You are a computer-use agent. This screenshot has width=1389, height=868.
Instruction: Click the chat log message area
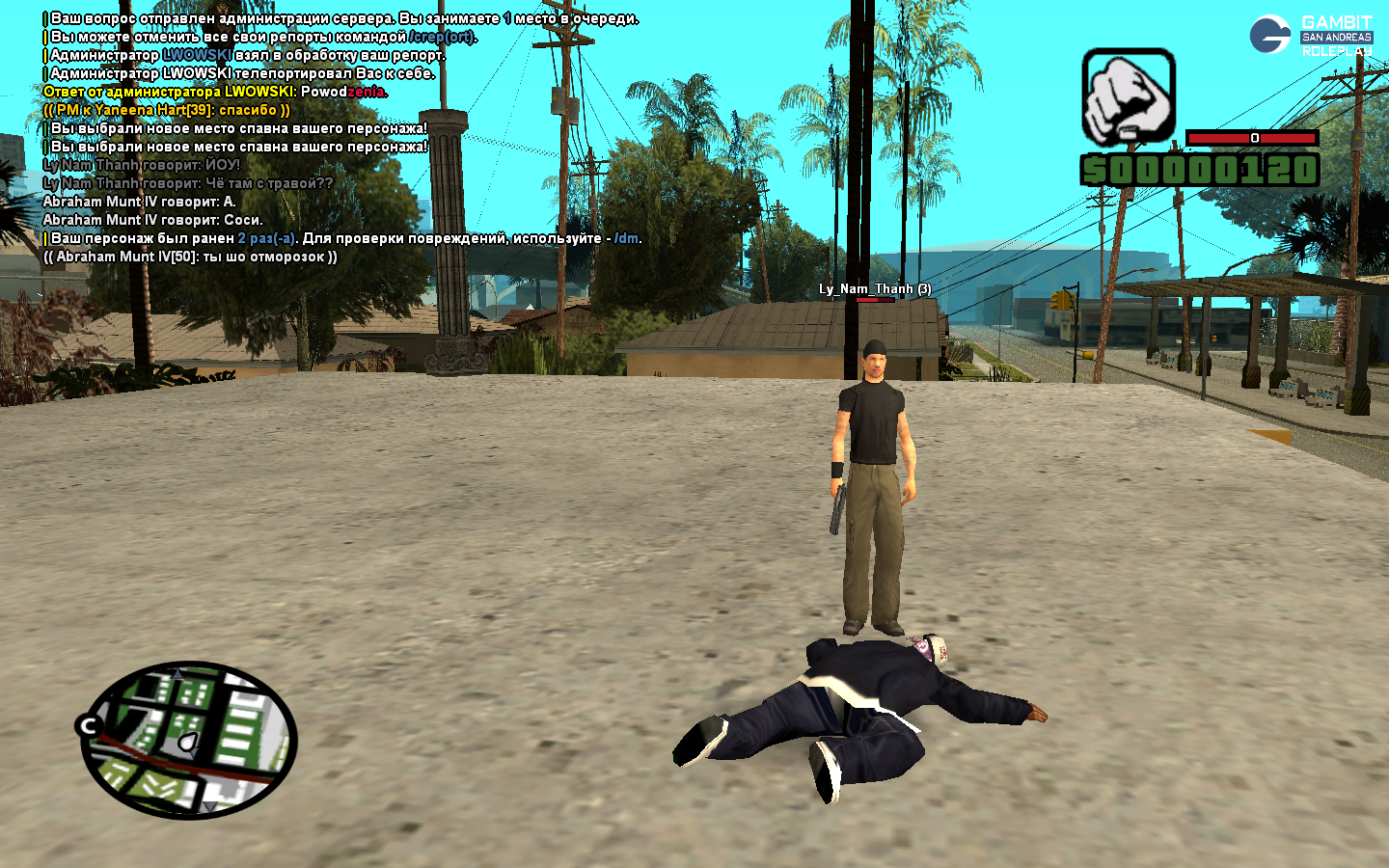coord(338,137)
